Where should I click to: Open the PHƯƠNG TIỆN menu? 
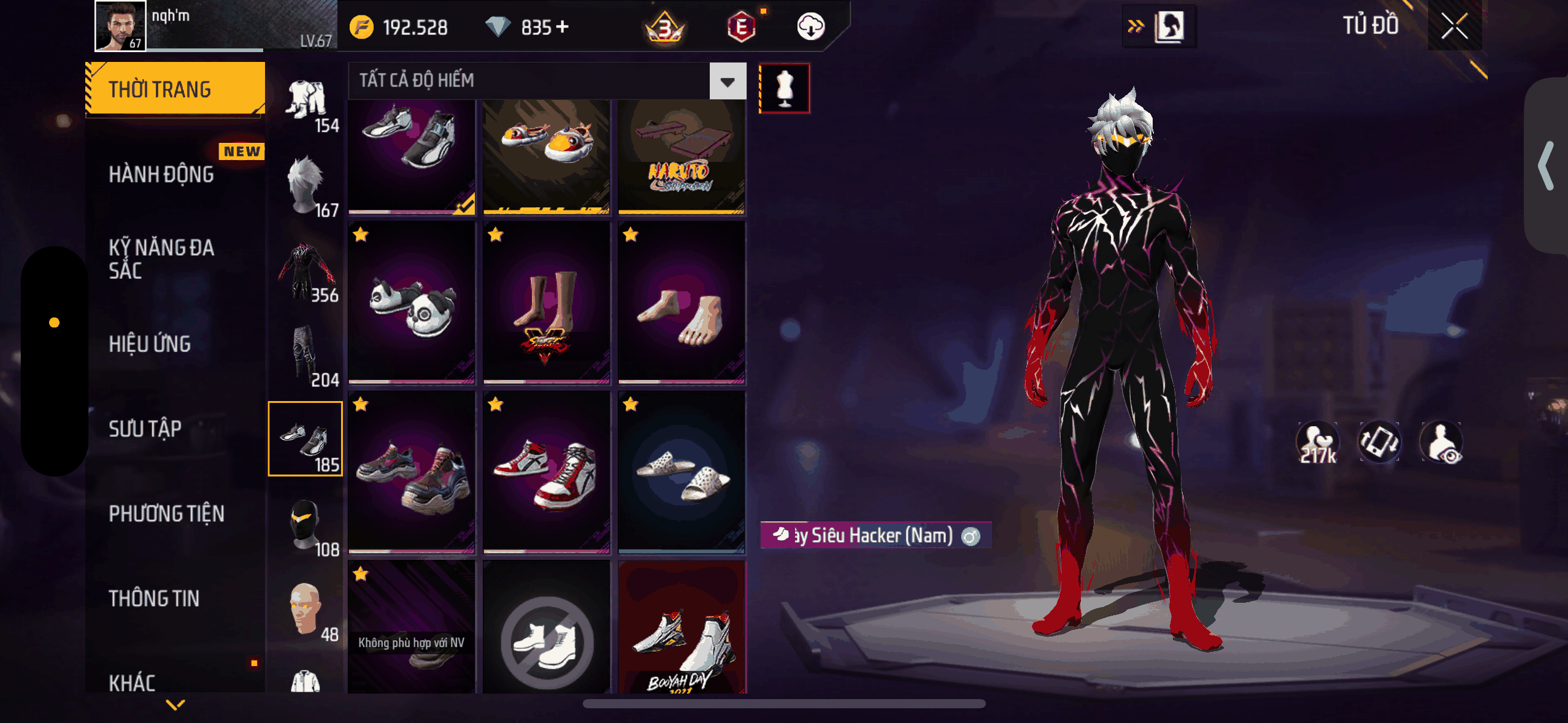166,513
